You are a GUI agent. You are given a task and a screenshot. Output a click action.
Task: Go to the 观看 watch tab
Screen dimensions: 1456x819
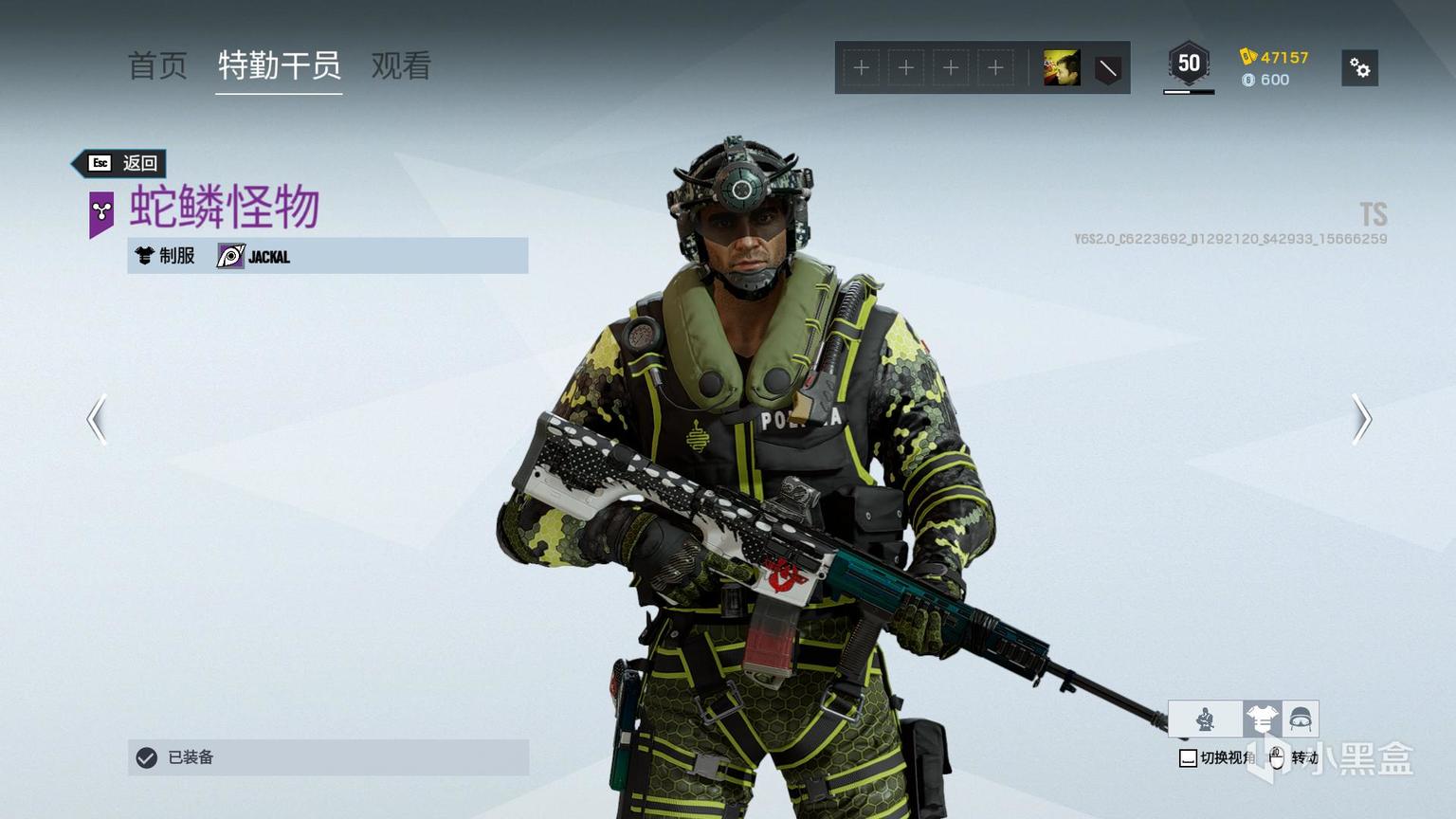point(401,65)
